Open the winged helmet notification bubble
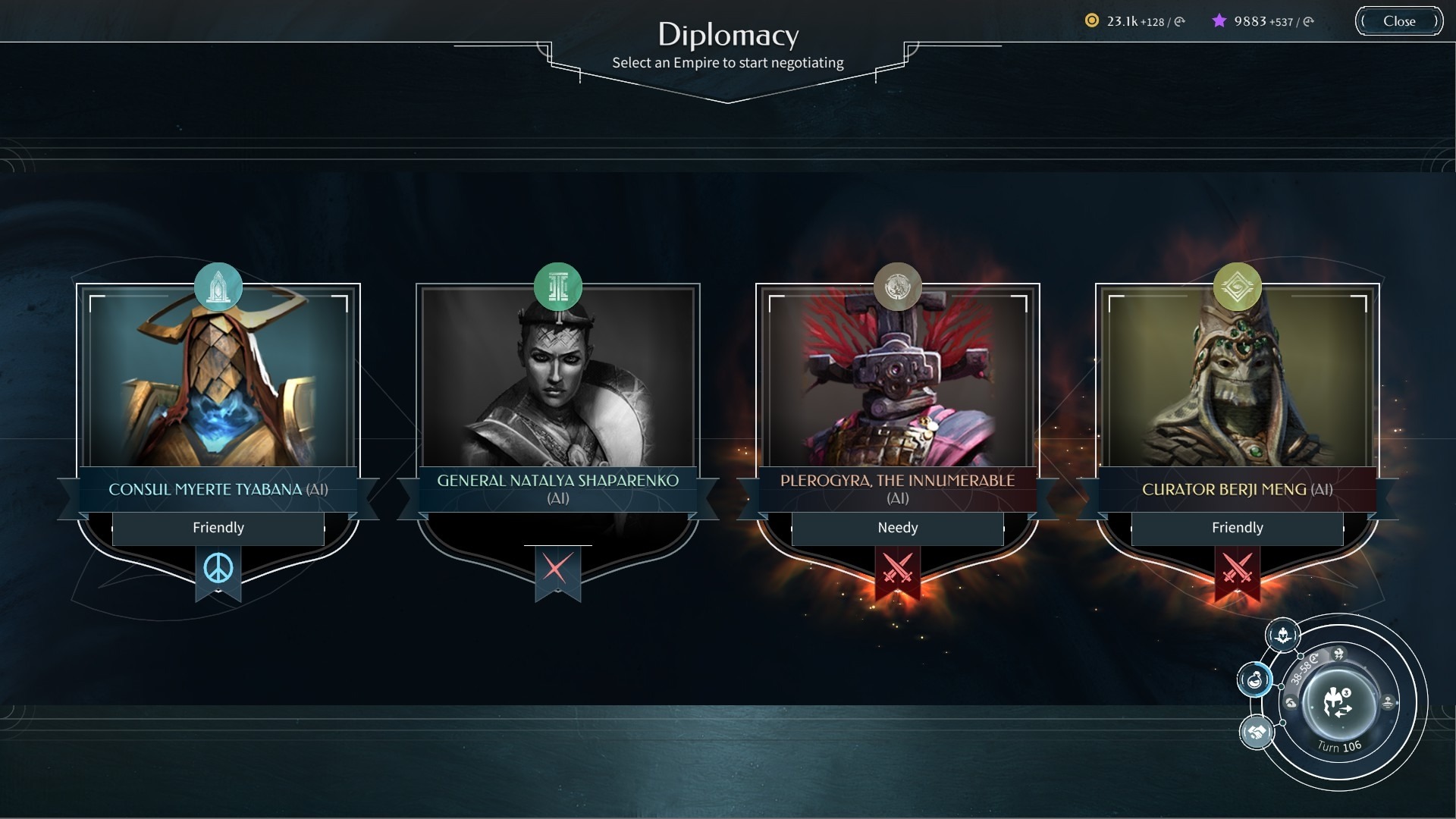 coord(1282,635)
